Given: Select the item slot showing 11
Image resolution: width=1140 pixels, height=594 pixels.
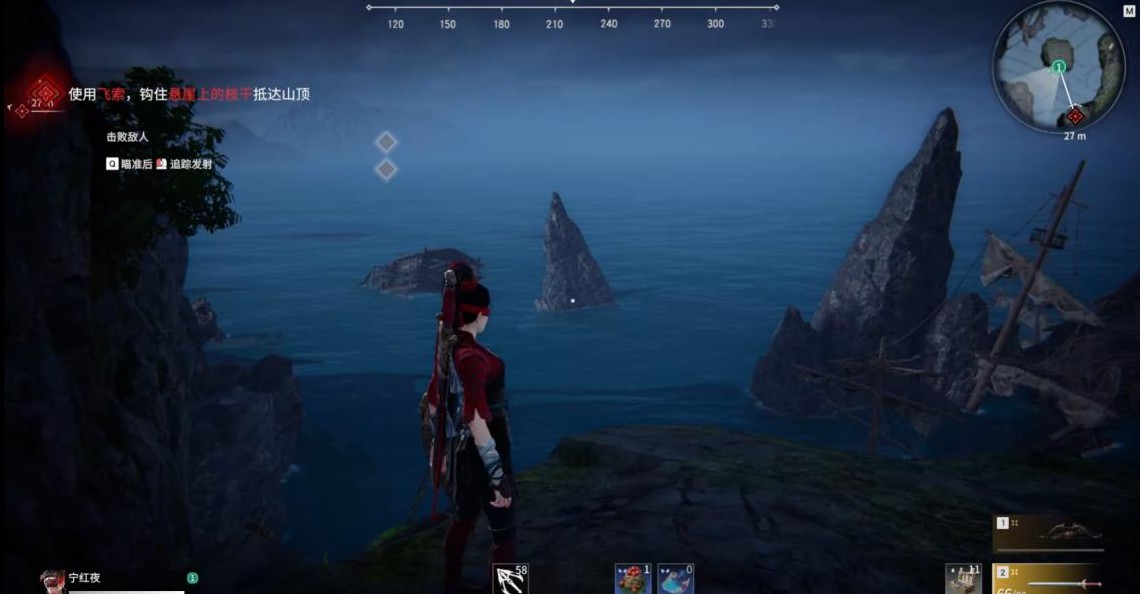Looking at the screenshot, I should [x=961, y=579].
